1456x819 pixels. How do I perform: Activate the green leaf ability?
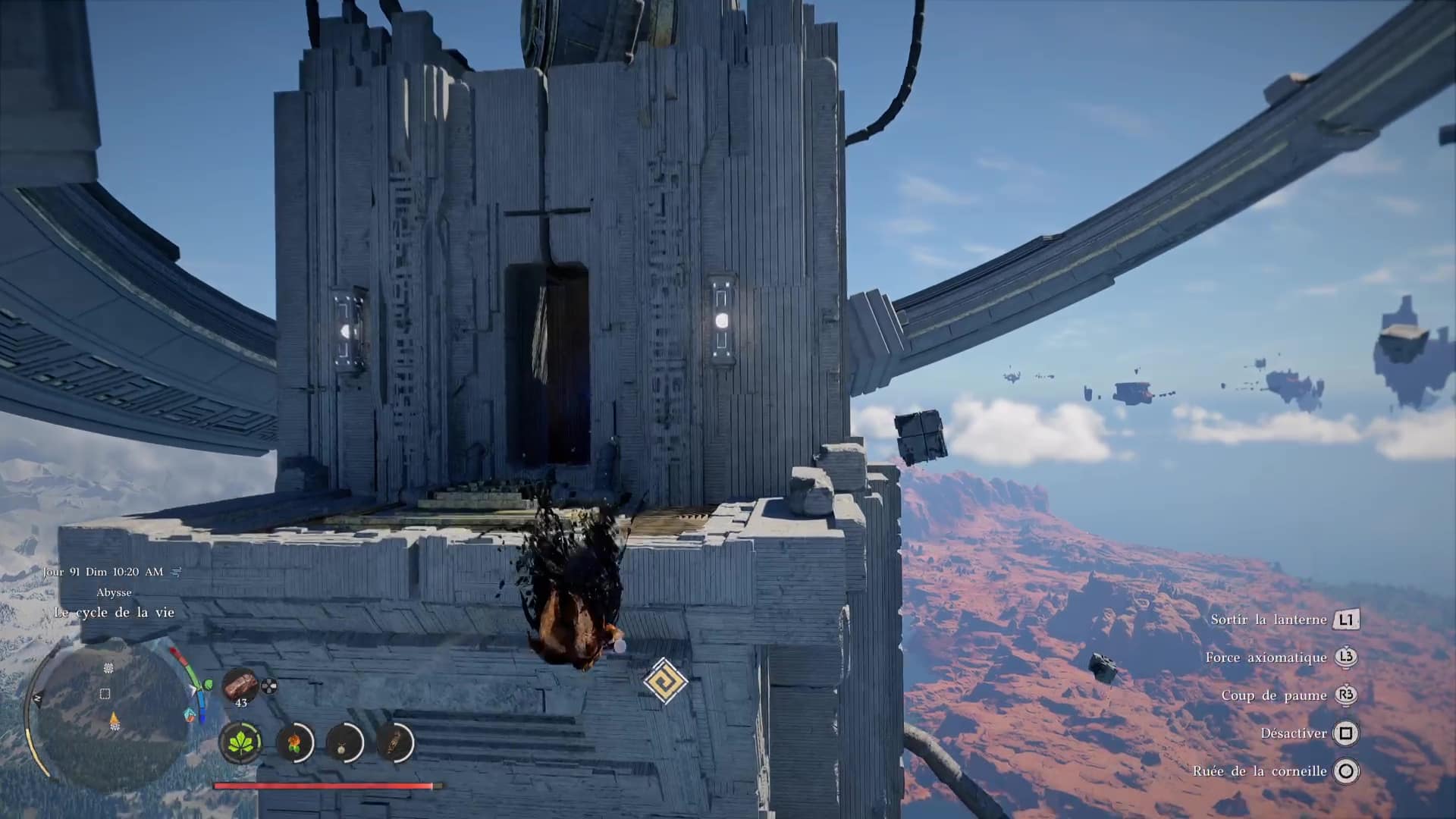click(x=241, y=741)
